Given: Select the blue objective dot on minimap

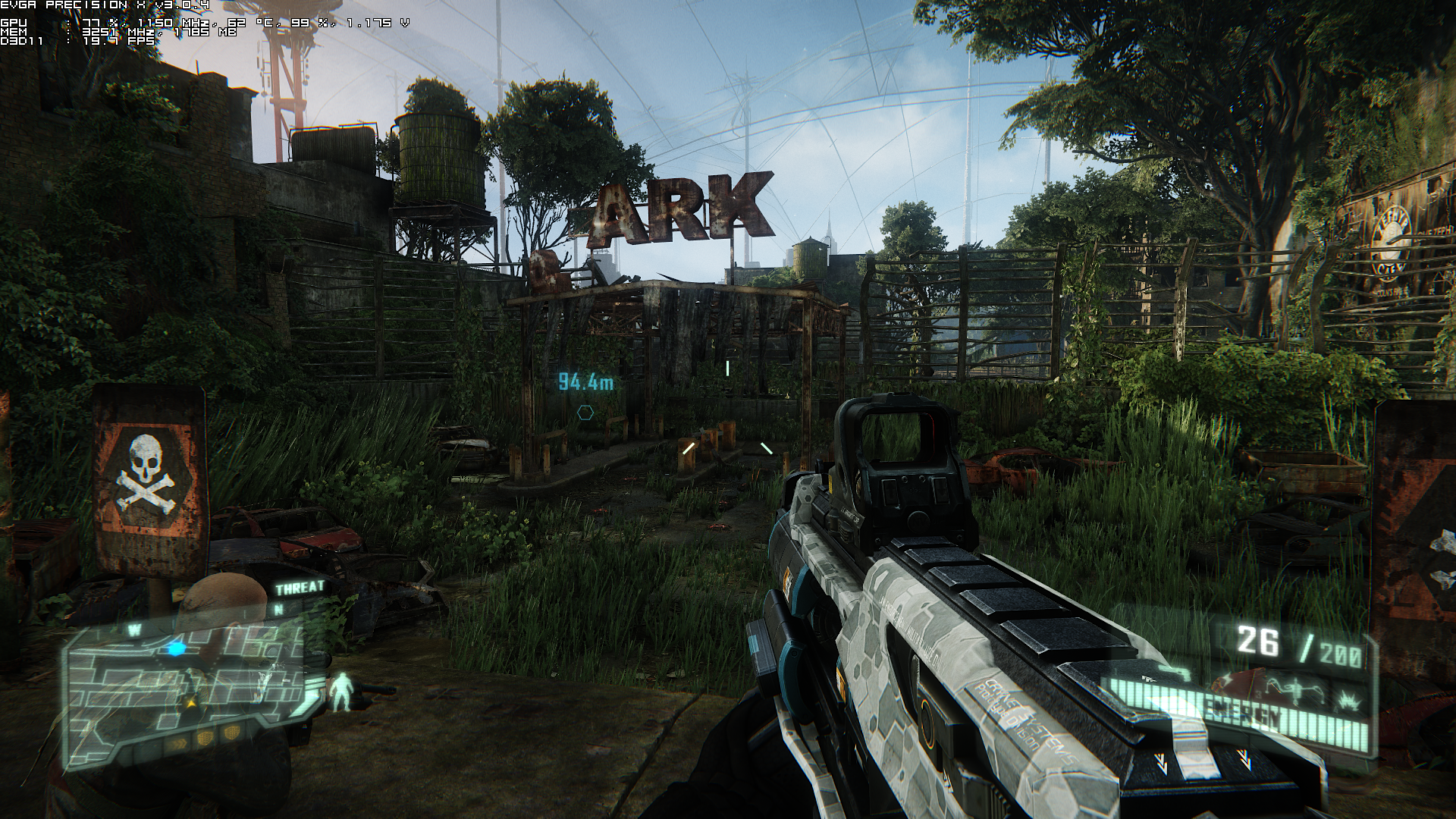Looking at the screenshot, I should (177, 649).
